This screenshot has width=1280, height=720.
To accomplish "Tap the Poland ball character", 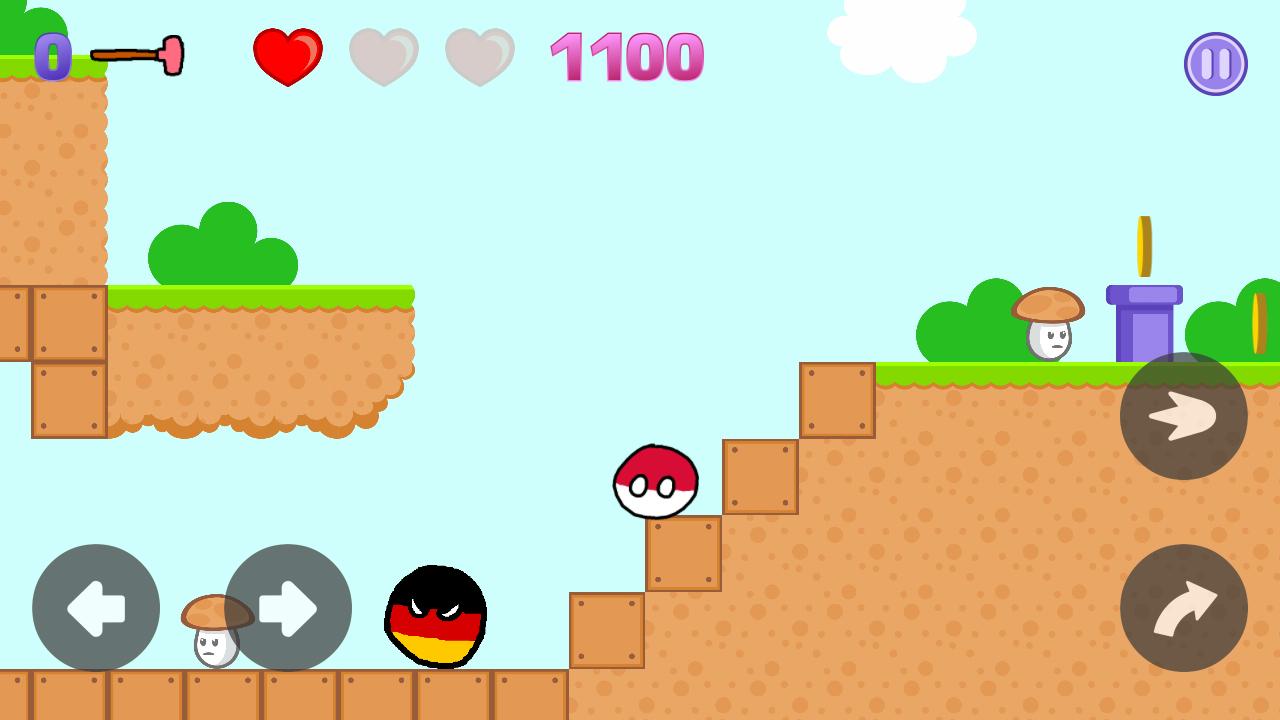I will point(655,482).
